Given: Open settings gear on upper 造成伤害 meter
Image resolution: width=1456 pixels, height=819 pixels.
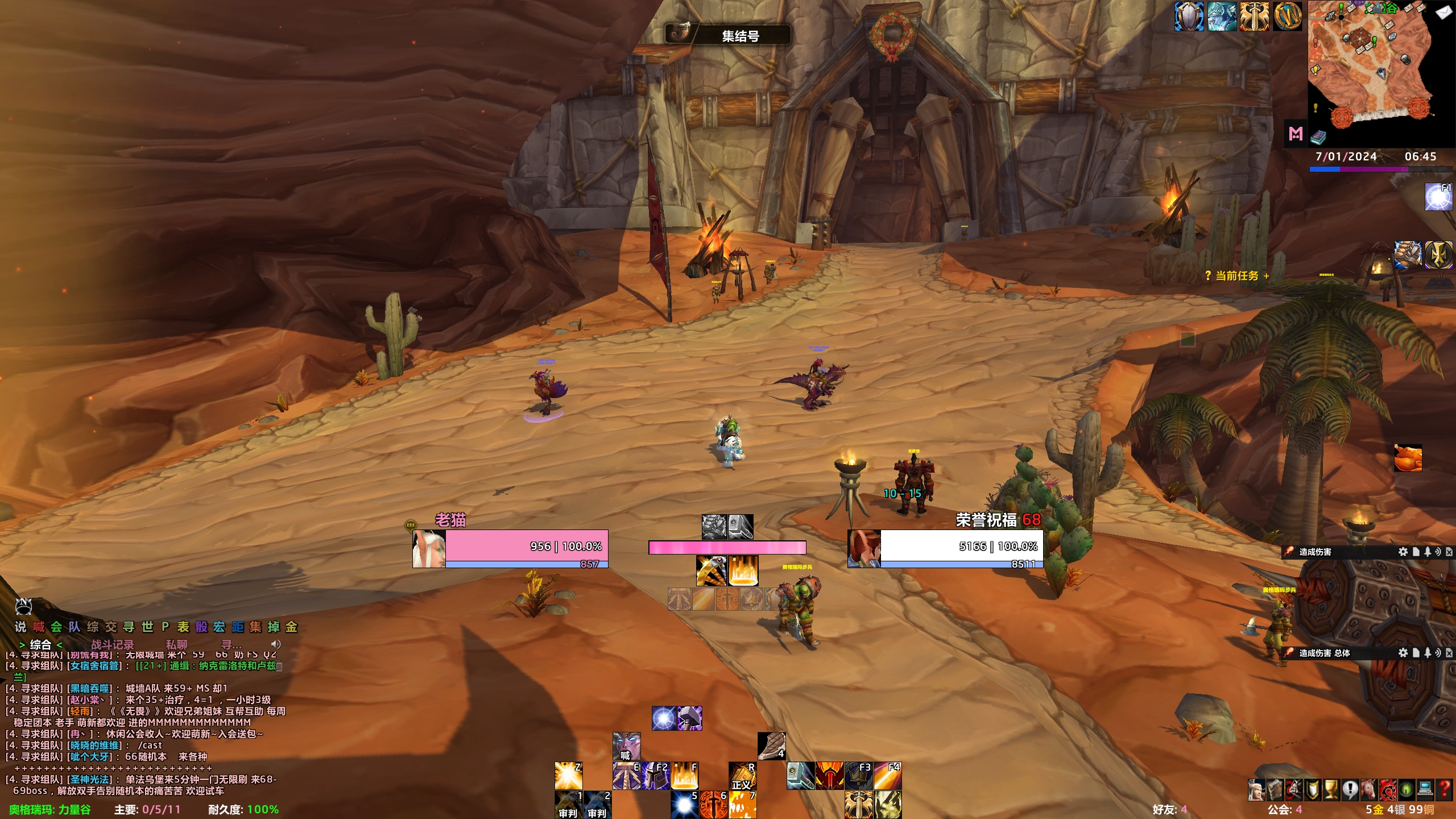Looking at the screenshot, I should click(x=1403, y=552).
